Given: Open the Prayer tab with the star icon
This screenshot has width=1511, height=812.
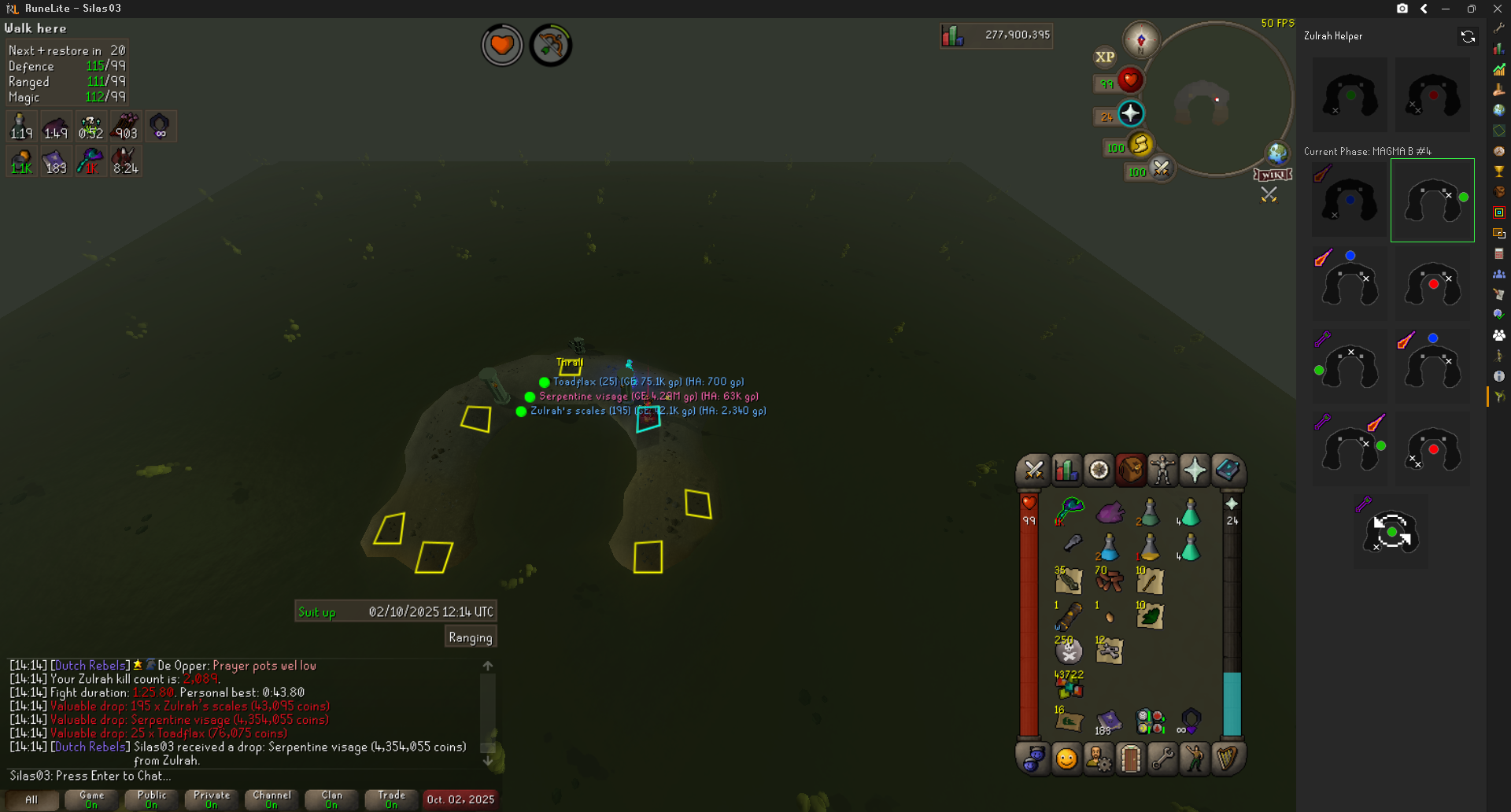Looking at the screenshot, I should [1194, 471].
